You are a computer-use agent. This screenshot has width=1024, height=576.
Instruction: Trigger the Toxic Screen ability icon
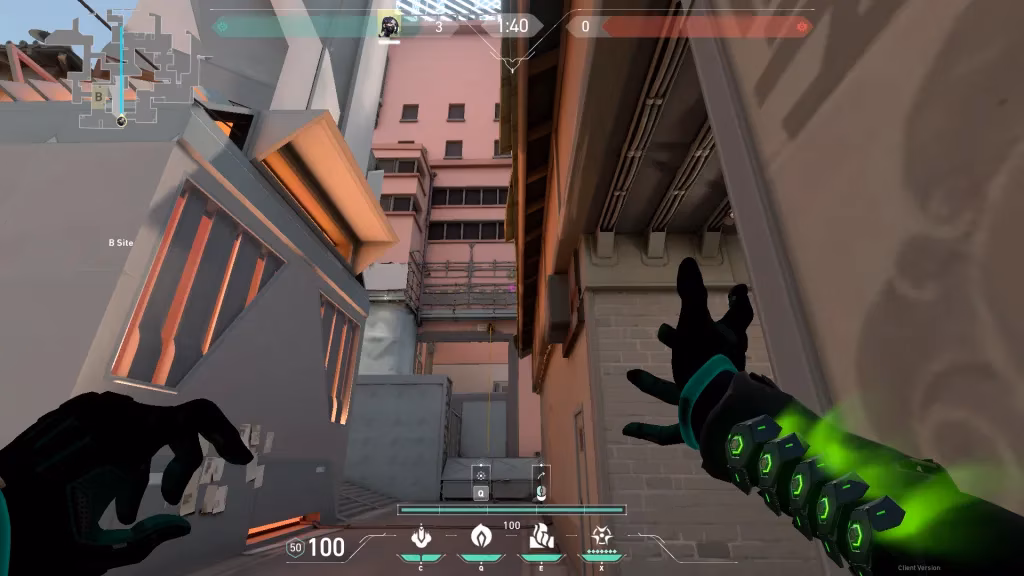541,537
